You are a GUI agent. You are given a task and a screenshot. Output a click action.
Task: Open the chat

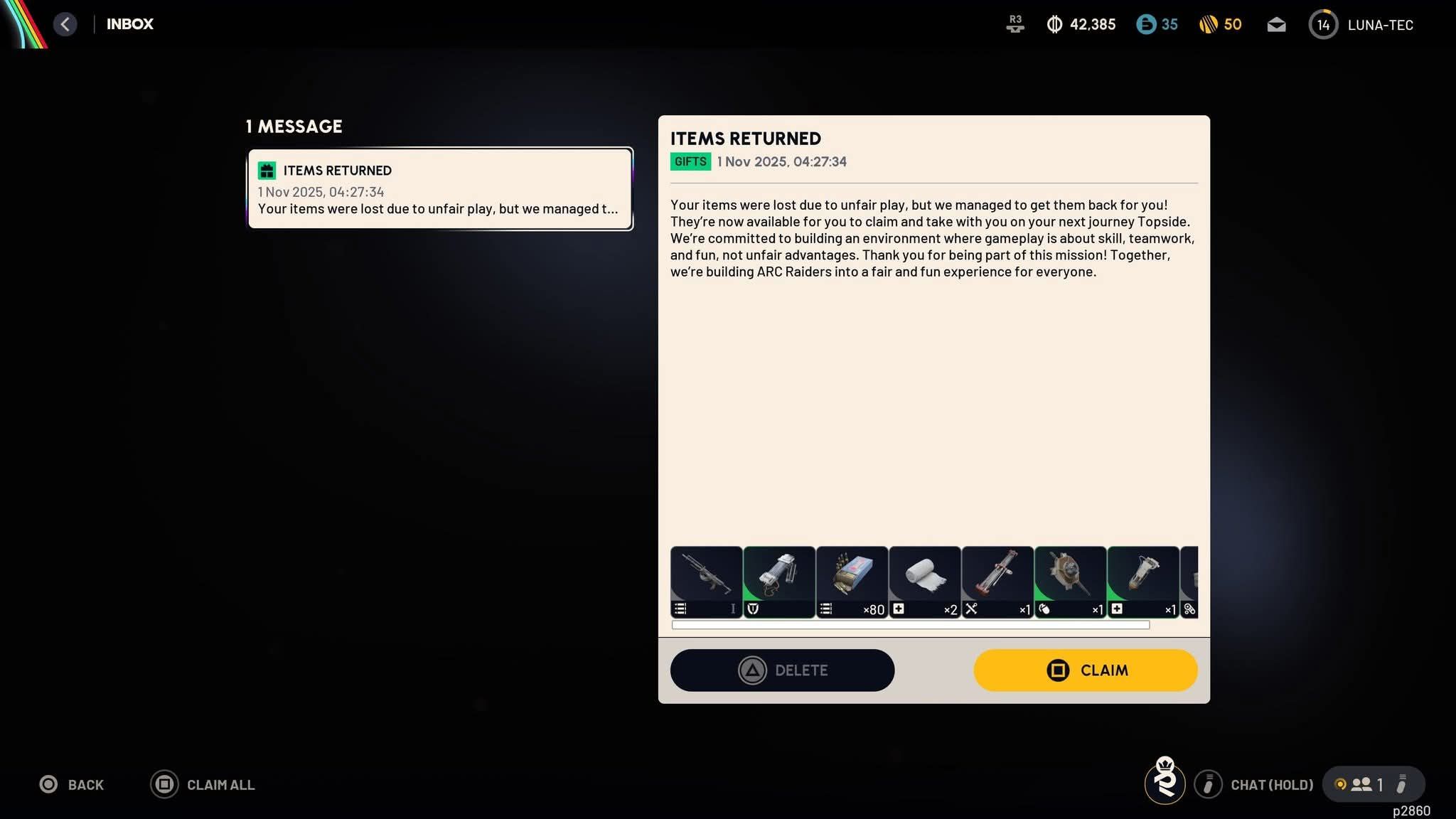click(1255, 784)
